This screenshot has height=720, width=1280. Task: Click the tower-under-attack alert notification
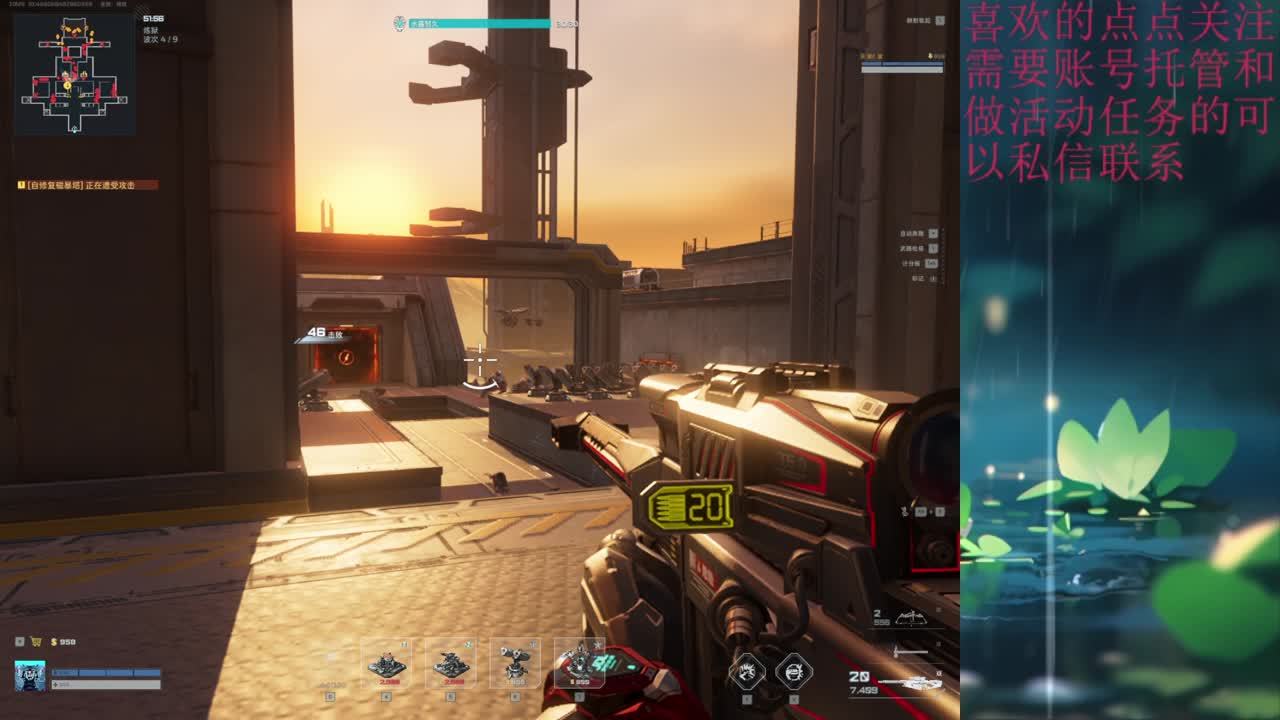coord(88,185)
